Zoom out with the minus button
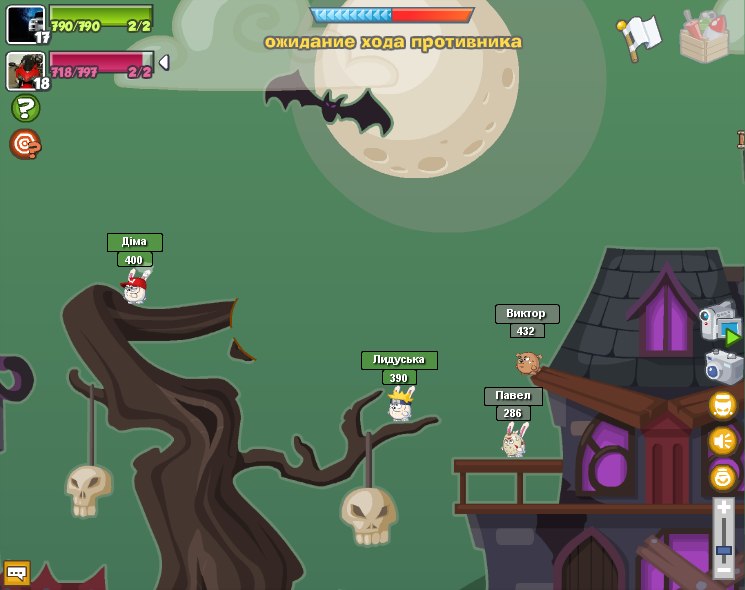The height and width of the screenshot is (590, 745). [x=724, y=570]
